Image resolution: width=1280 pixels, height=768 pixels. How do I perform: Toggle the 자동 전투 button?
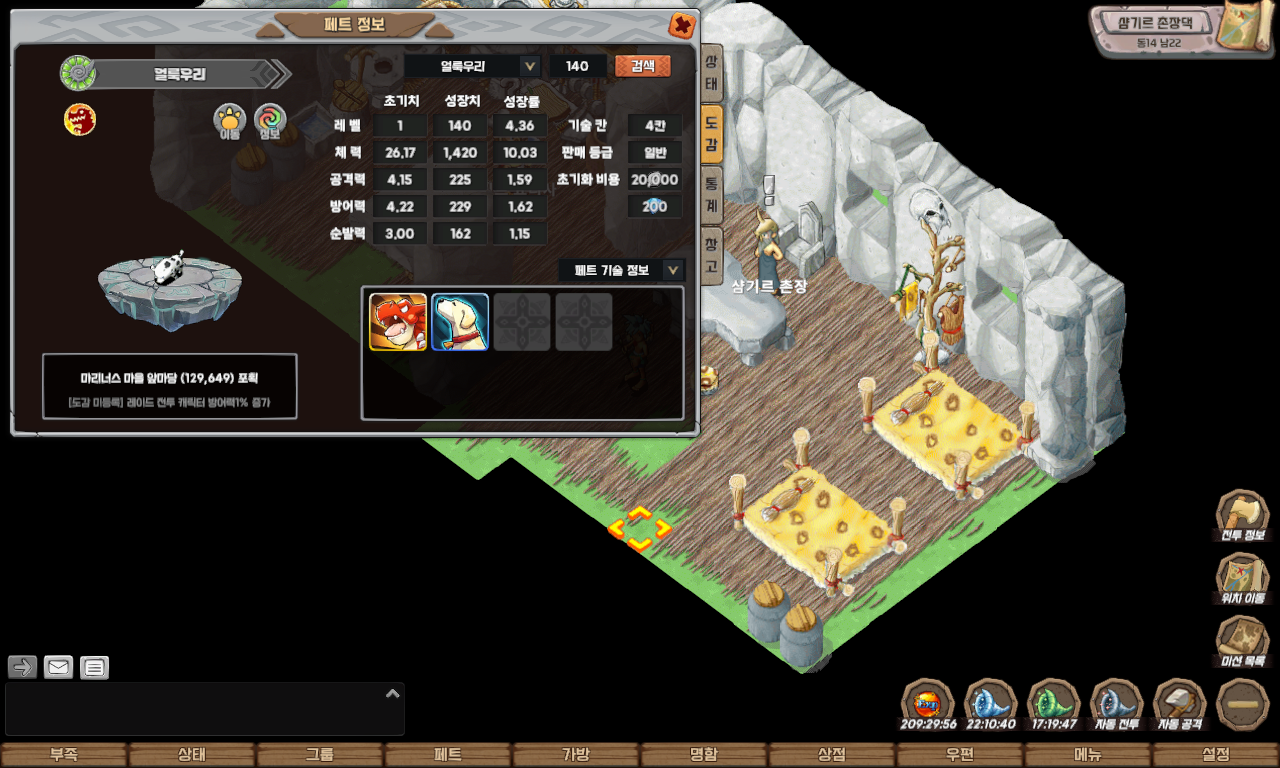point(1116,704)
